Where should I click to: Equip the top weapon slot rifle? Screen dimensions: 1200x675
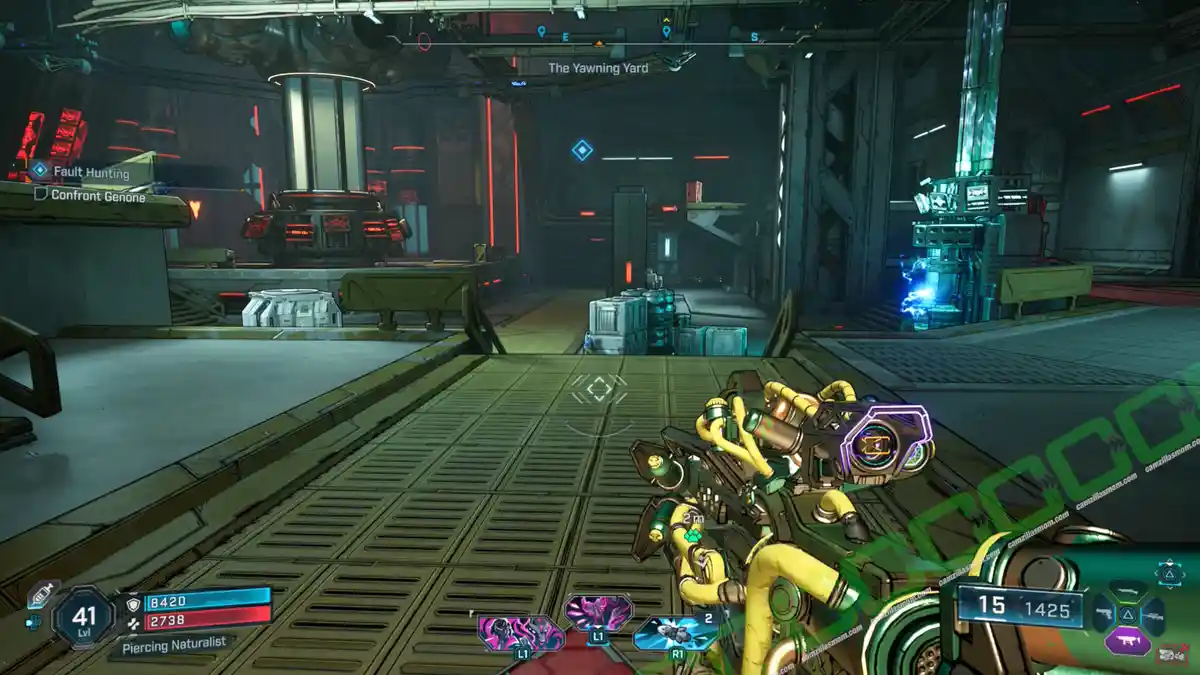point(1127,592)
